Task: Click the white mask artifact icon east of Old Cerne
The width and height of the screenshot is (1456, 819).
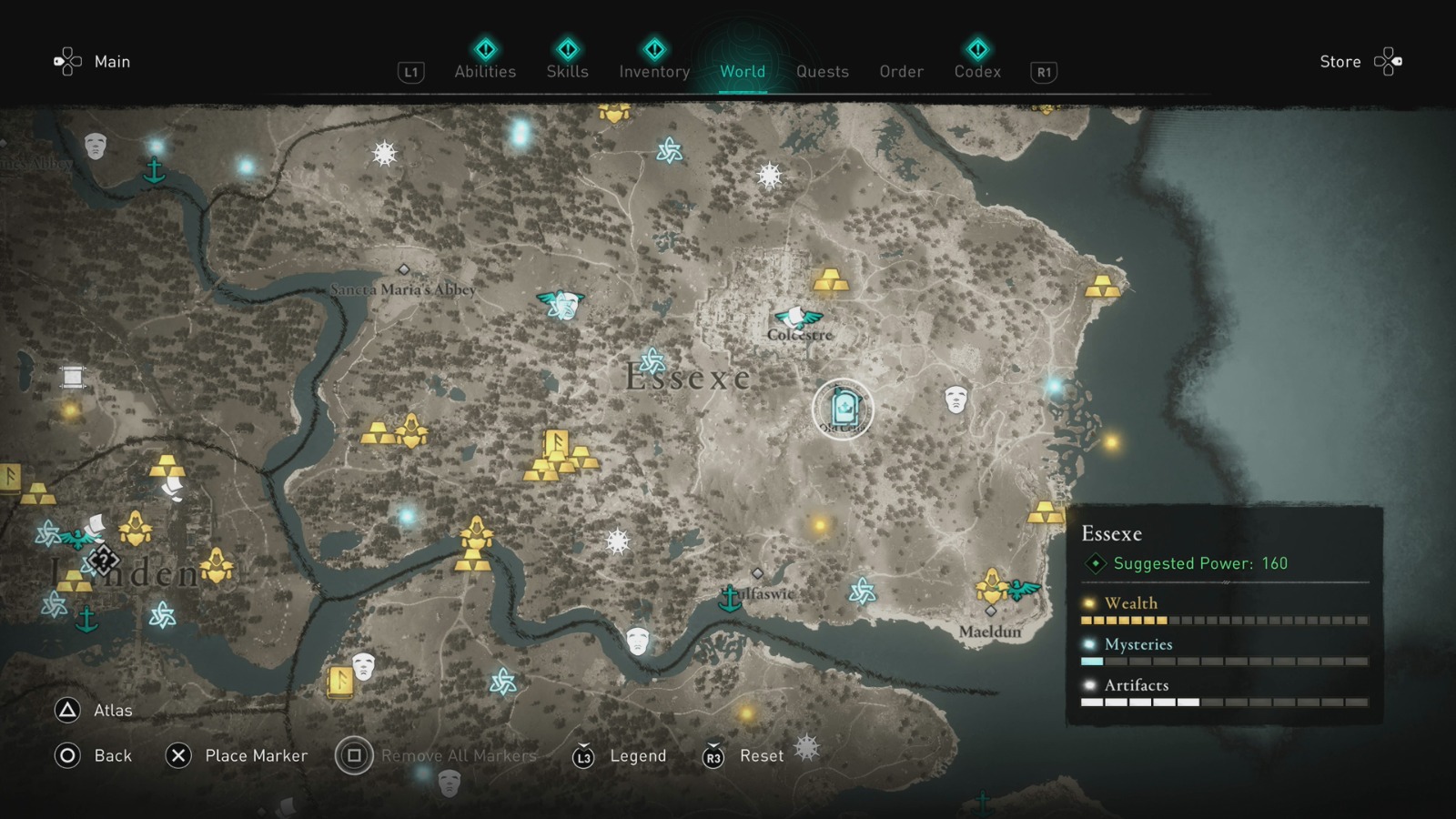Action: [x=955, y=400]
